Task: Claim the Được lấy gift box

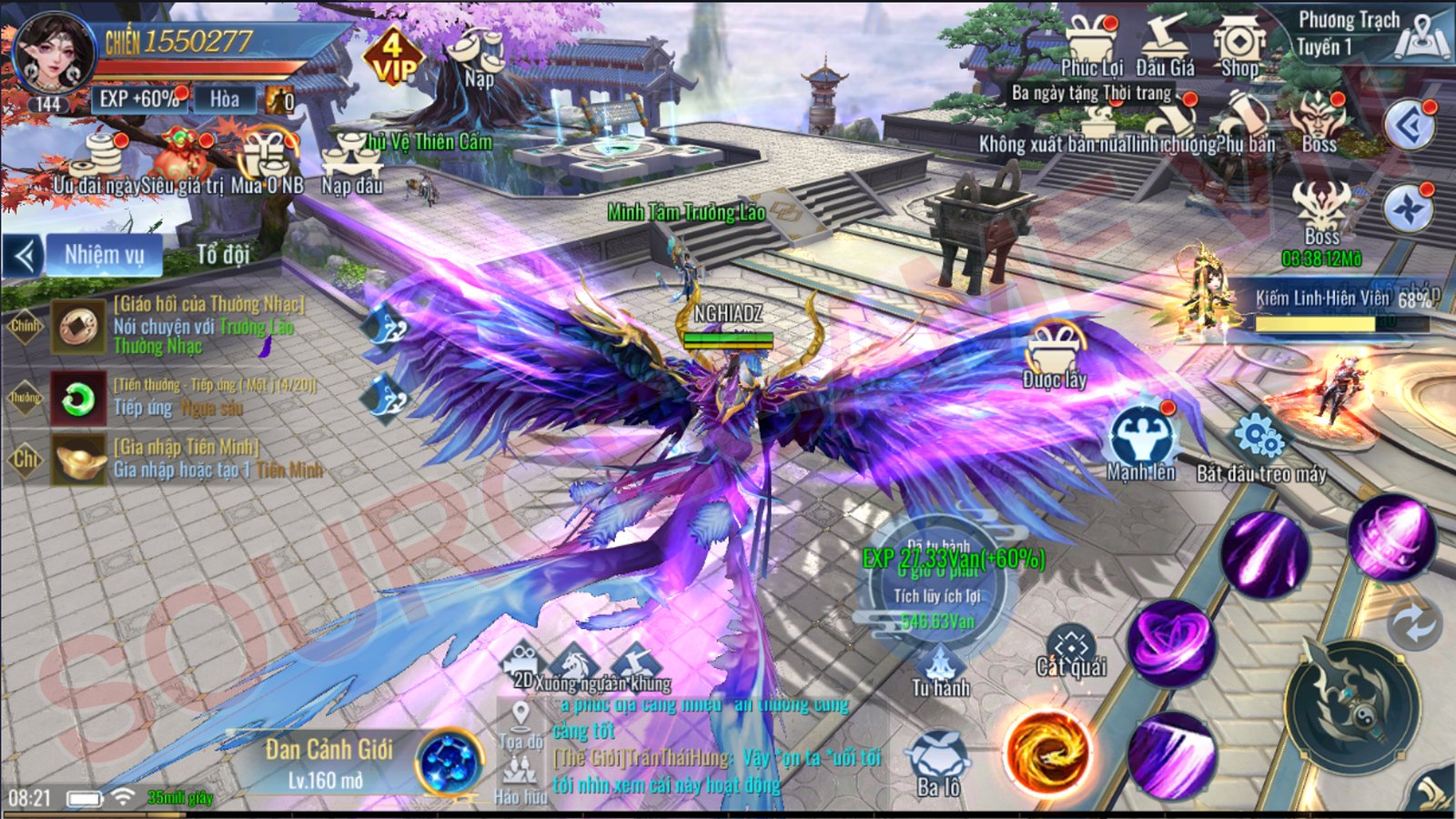Action: [x=1055, y=353]
